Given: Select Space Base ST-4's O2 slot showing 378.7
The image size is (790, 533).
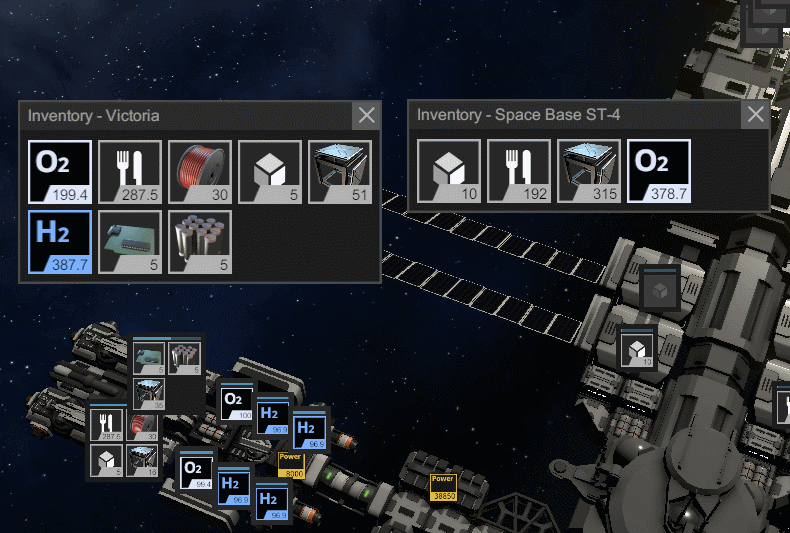Looking at the screenshot, I should (659, 171).
